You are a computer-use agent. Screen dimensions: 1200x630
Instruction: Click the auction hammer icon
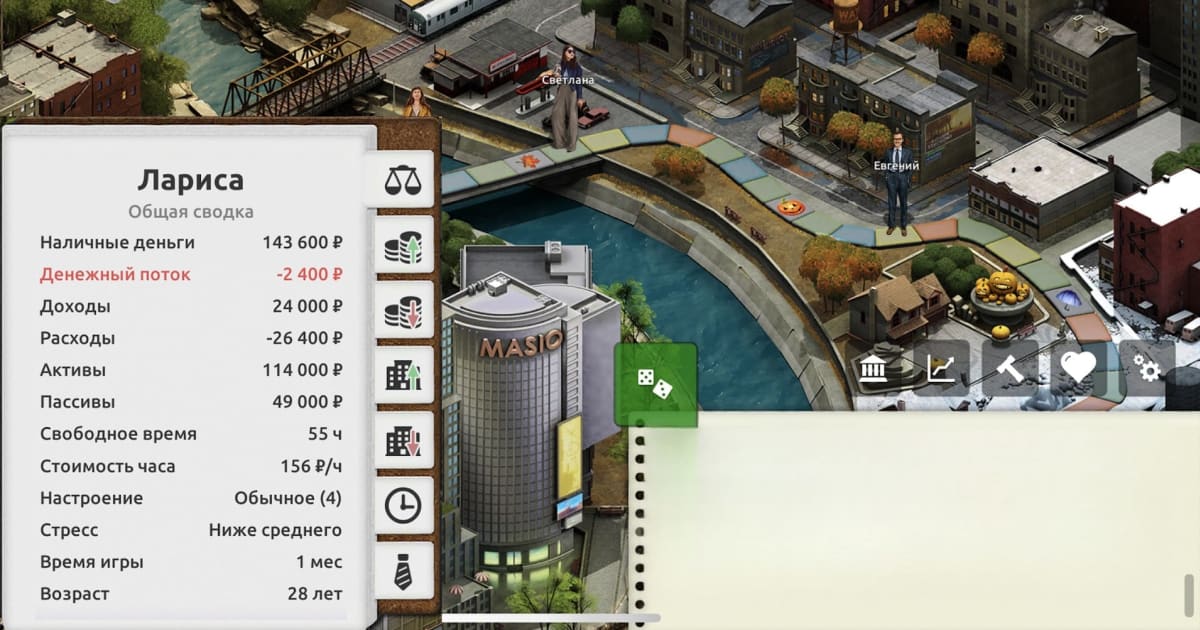(1010, 370)
